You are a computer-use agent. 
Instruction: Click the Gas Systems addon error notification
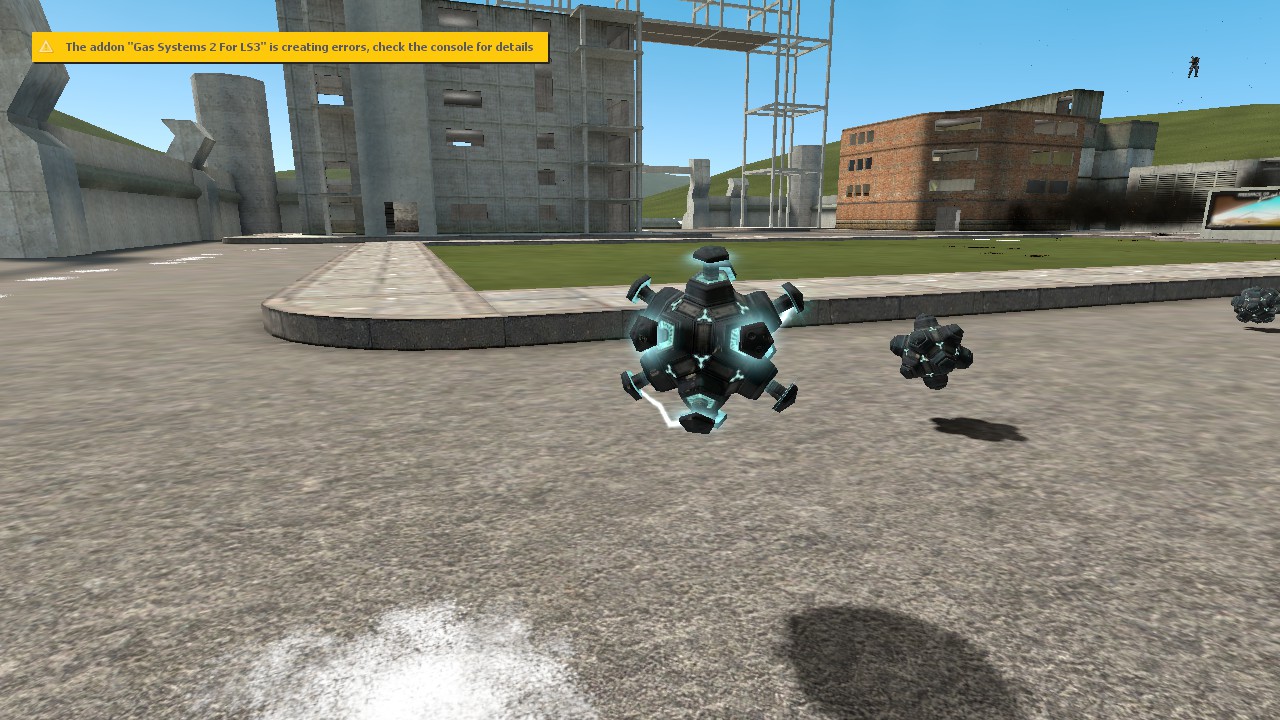point(290,47)
